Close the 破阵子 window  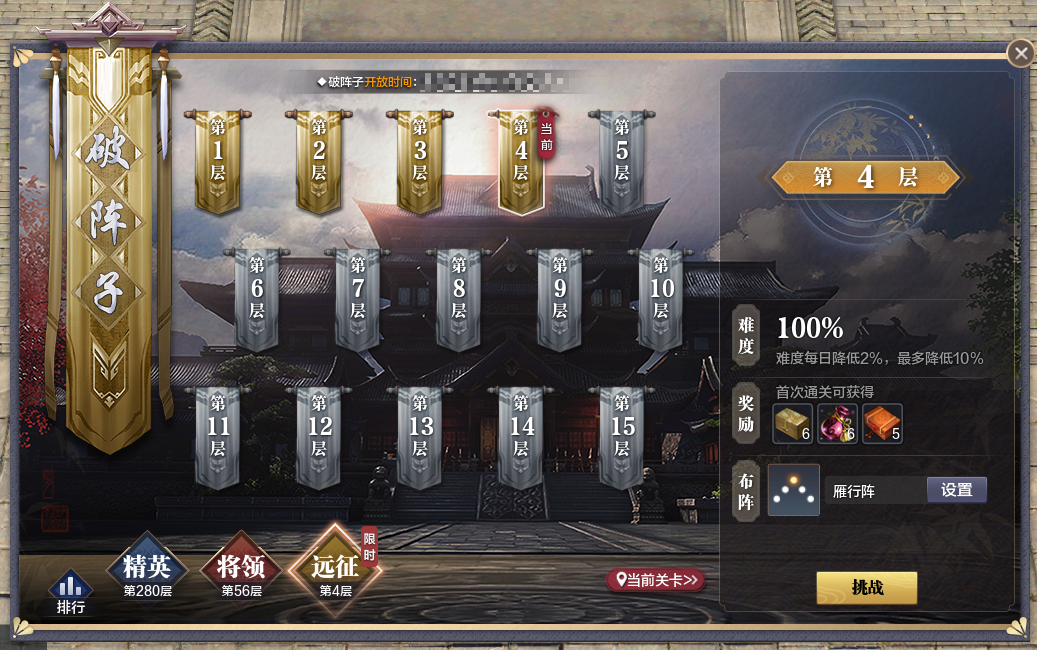pos(1020,53)
